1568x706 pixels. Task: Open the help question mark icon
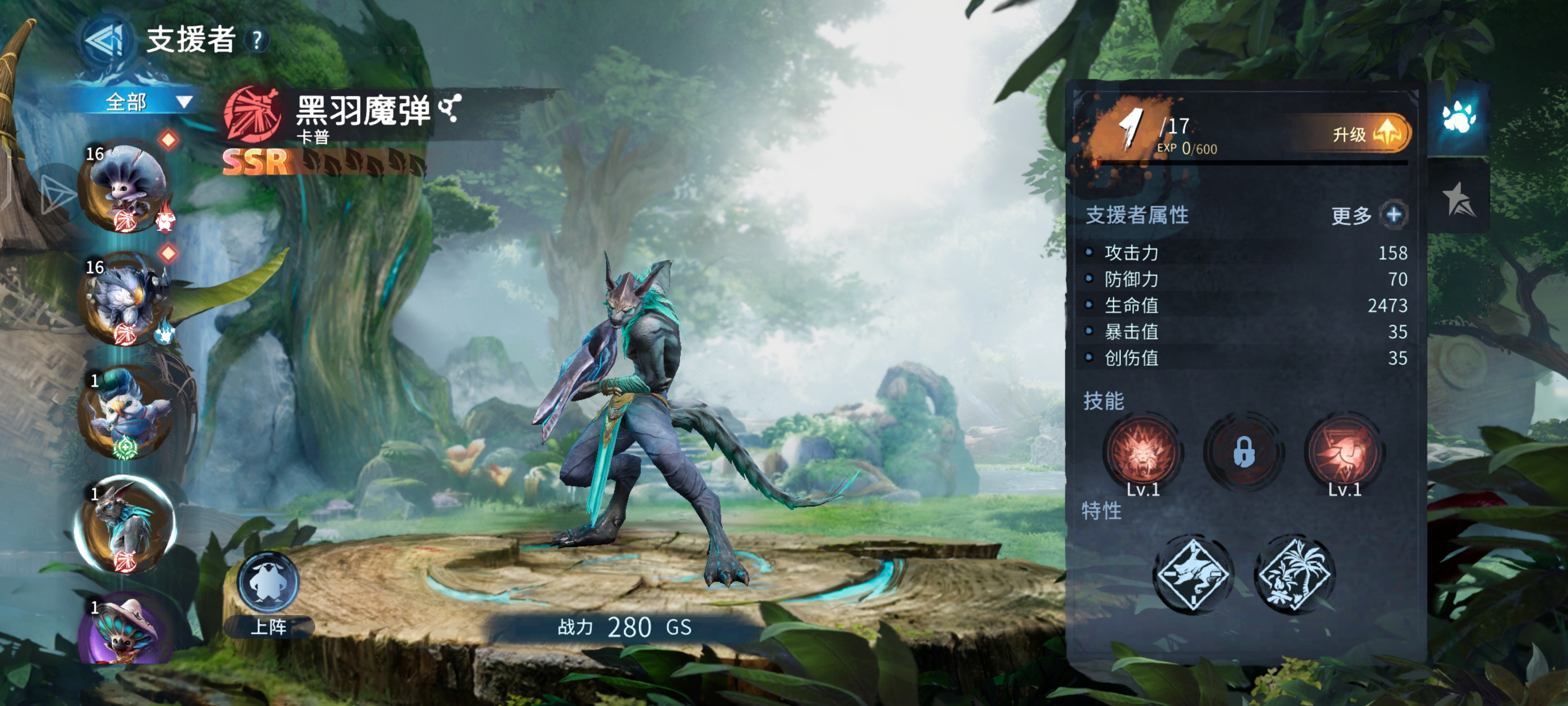[x=257, y=41]
